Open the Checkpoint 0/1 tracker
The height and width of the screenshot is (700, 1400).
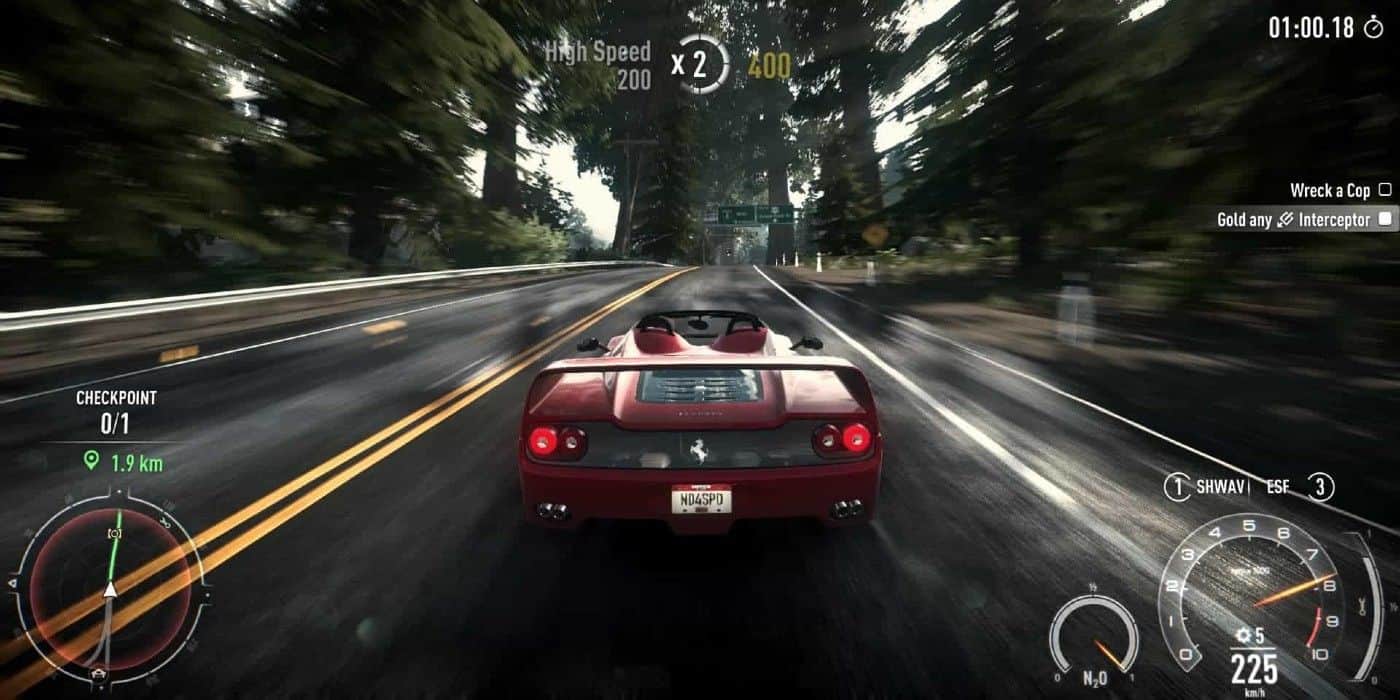pos(116,412)
